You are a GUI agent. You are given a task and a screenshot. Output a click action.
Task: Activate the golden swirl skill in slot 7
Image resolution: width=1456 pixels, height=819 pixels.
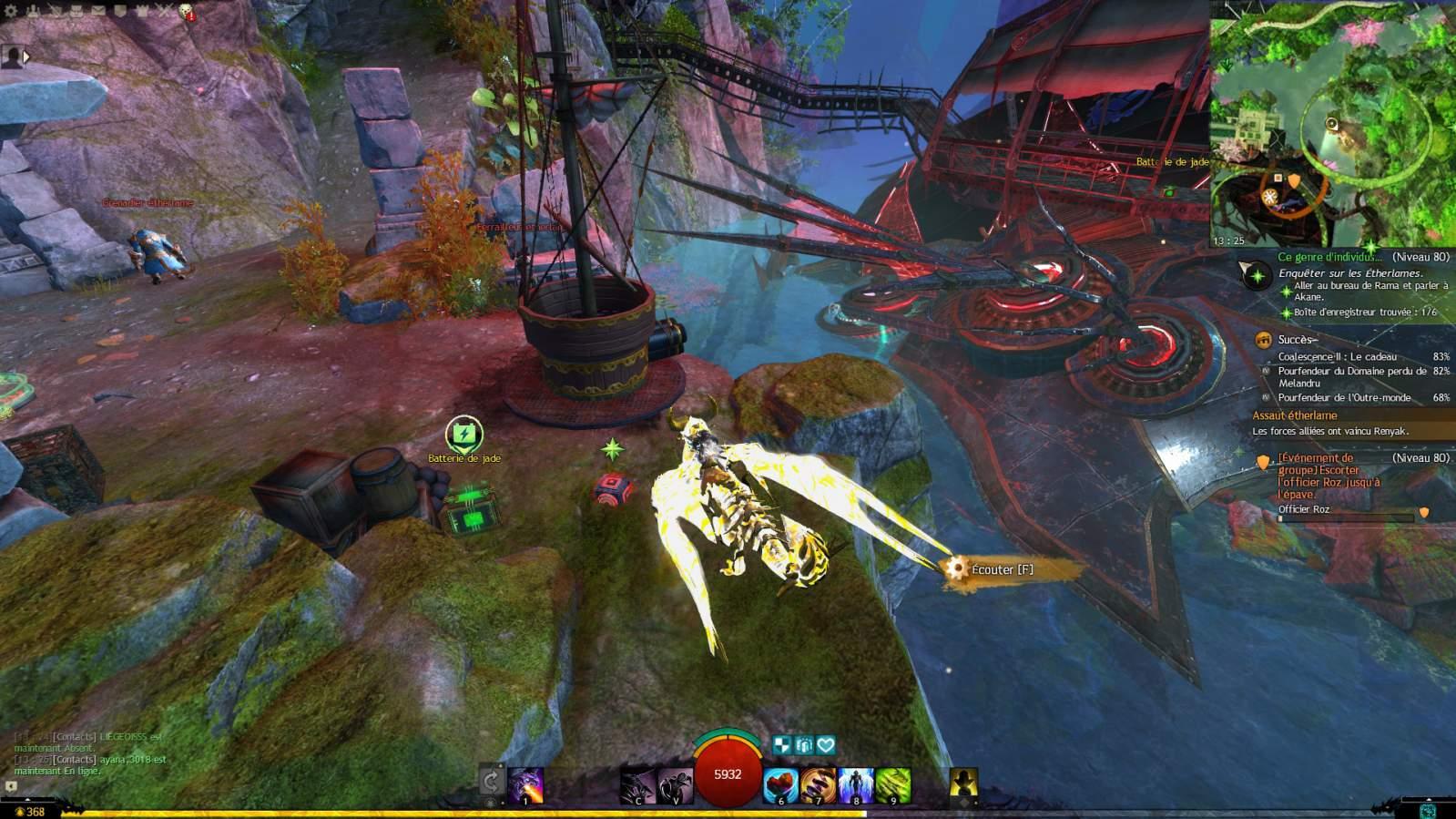click(818, 785)
